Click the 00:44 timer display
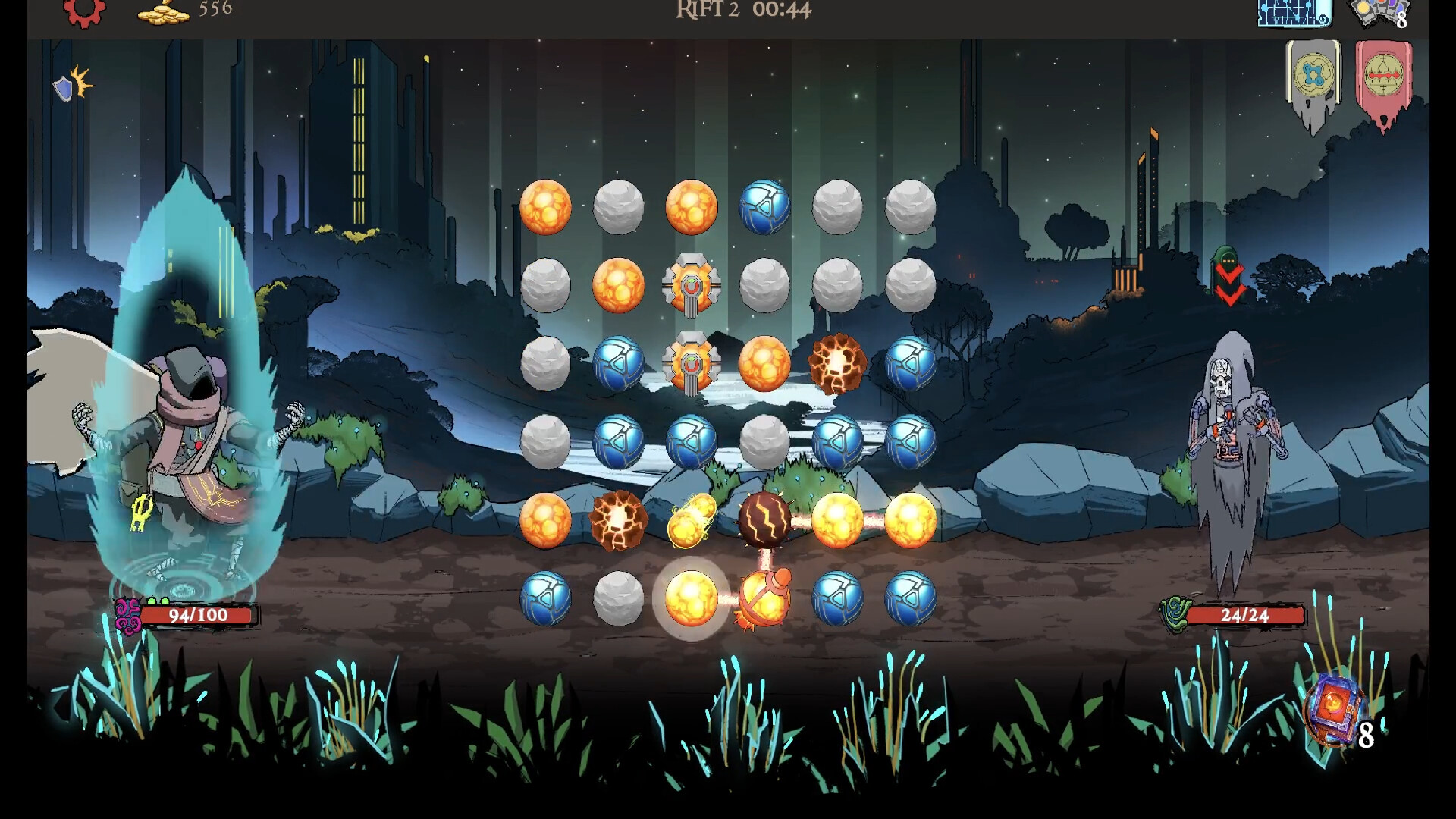 click(782, 11)
